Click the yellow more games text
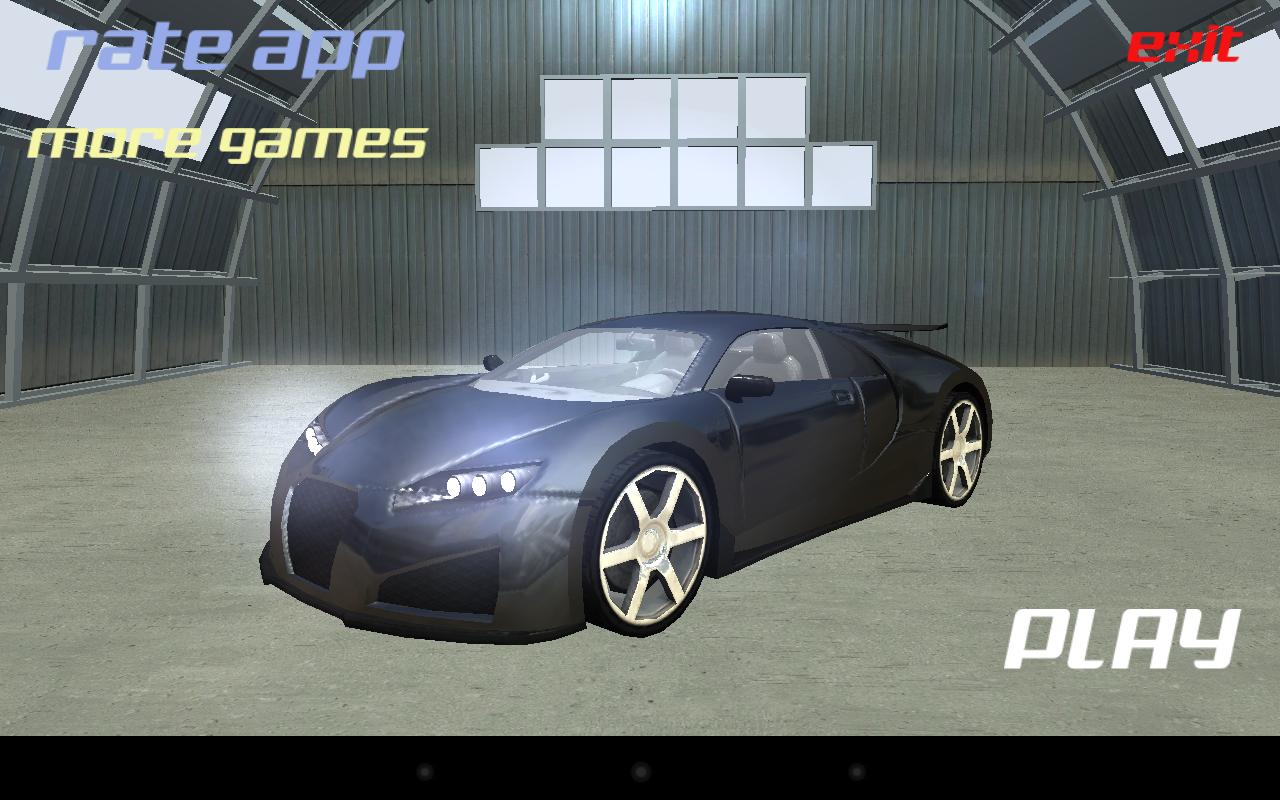The width and height of the screenshot is (1280, 800). (227, 143)
